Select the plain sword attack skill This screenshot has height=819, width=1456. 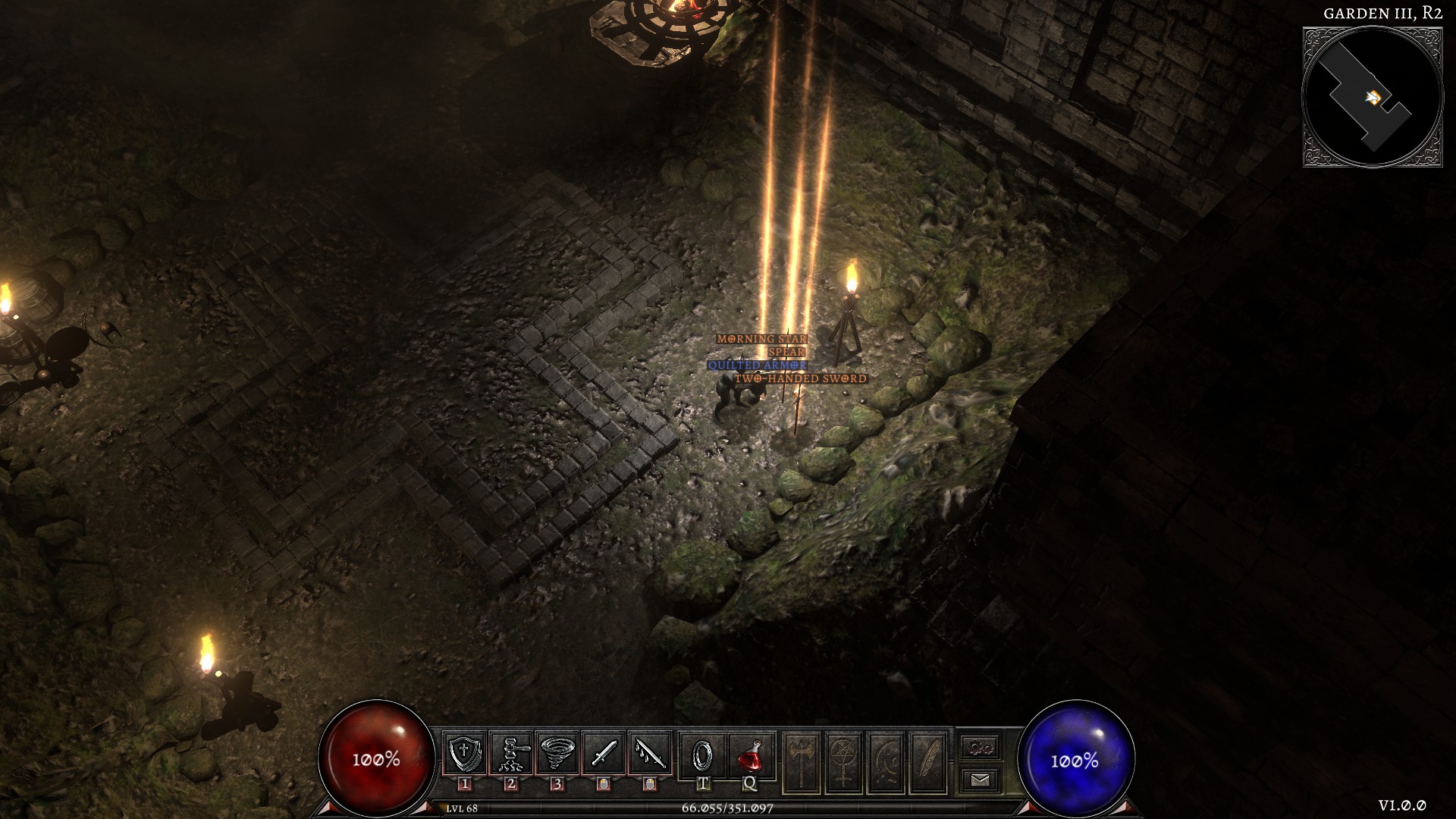pos(604,754)
